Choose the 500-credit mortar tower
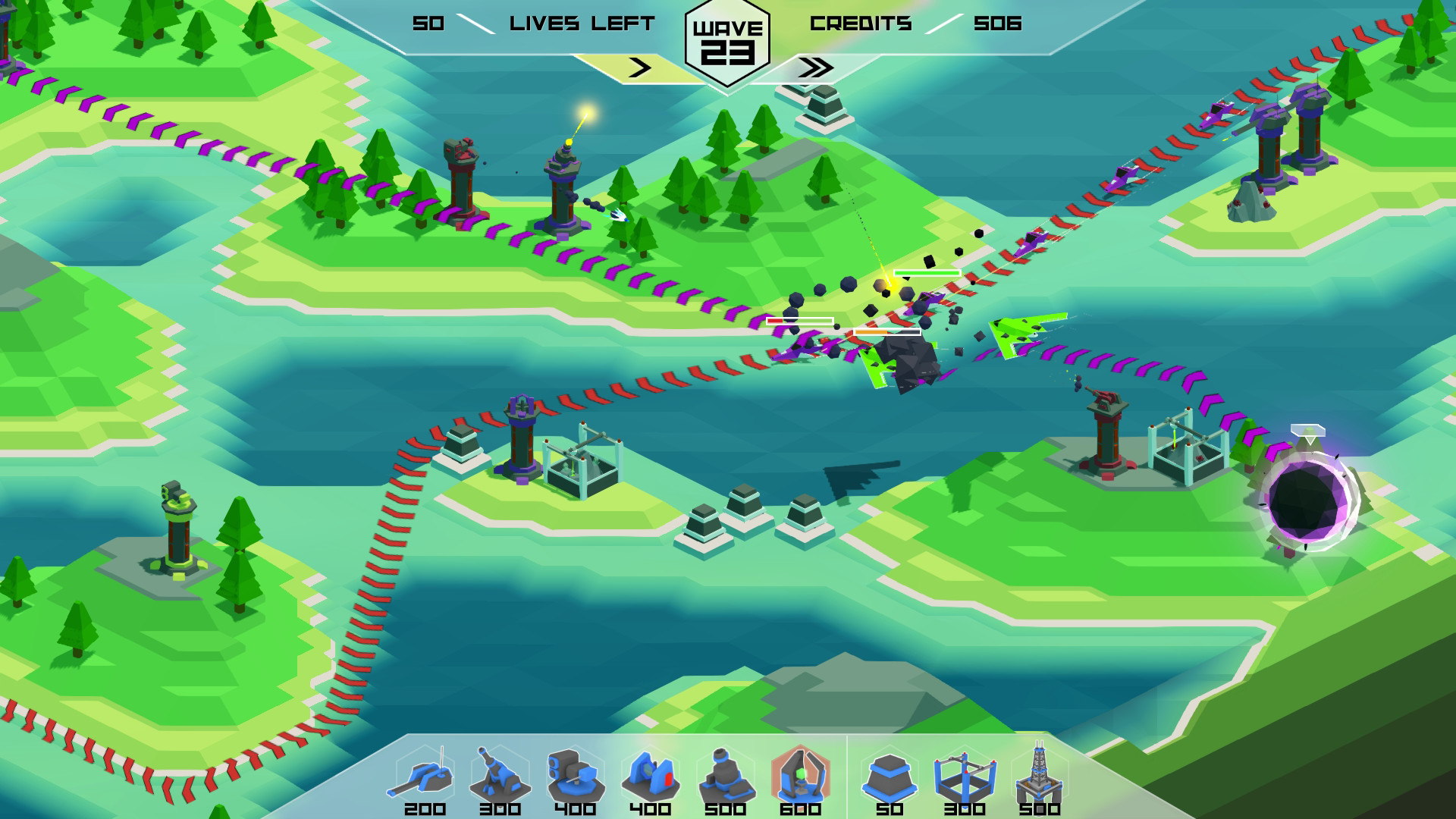Image resolution: width=1456 pixels, height=819 pixels. (725, 777)
